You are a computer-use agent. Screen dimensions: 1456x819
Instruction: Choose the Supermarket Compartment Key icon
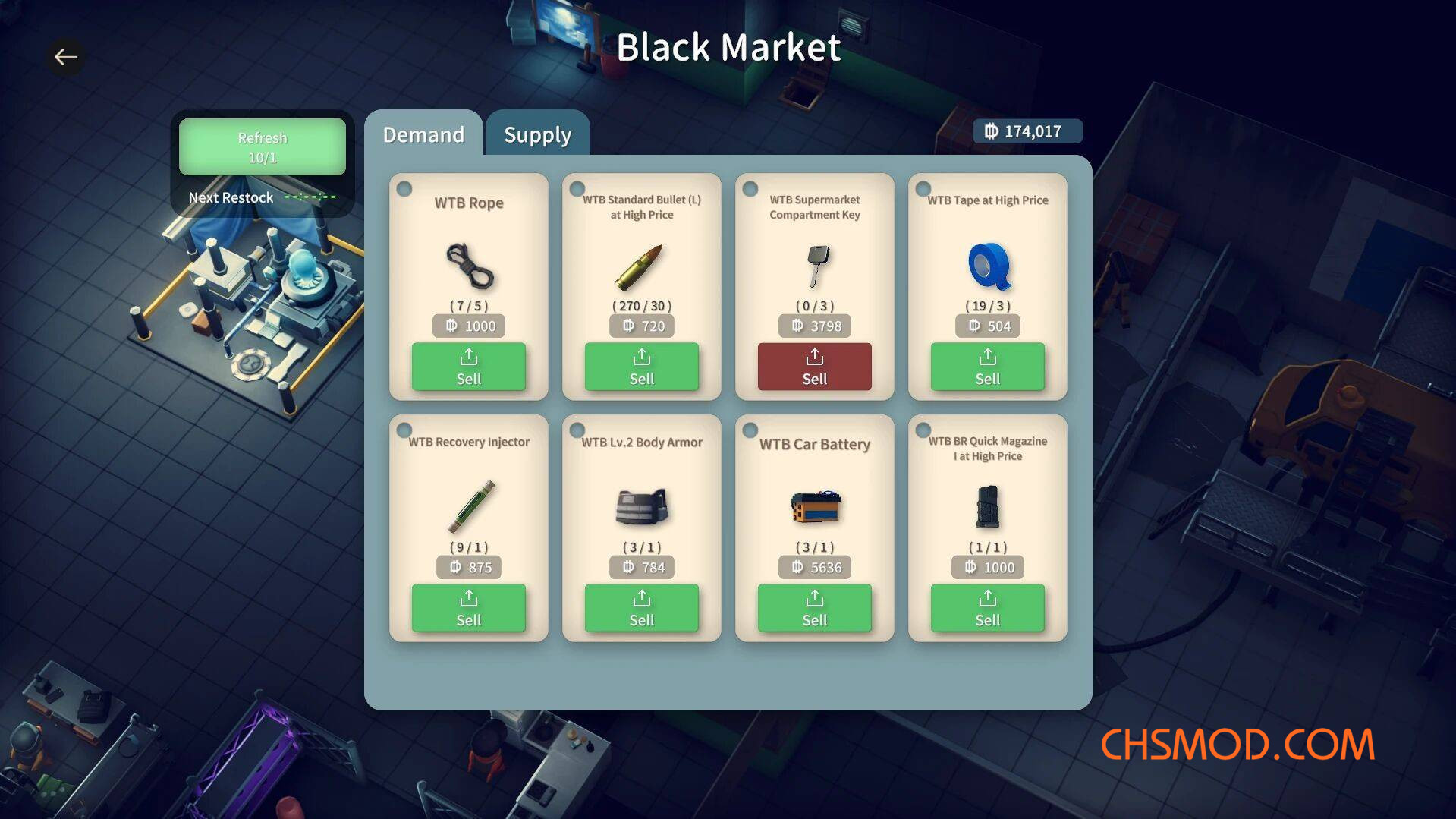pyautogui.click(x=816, y=265)
